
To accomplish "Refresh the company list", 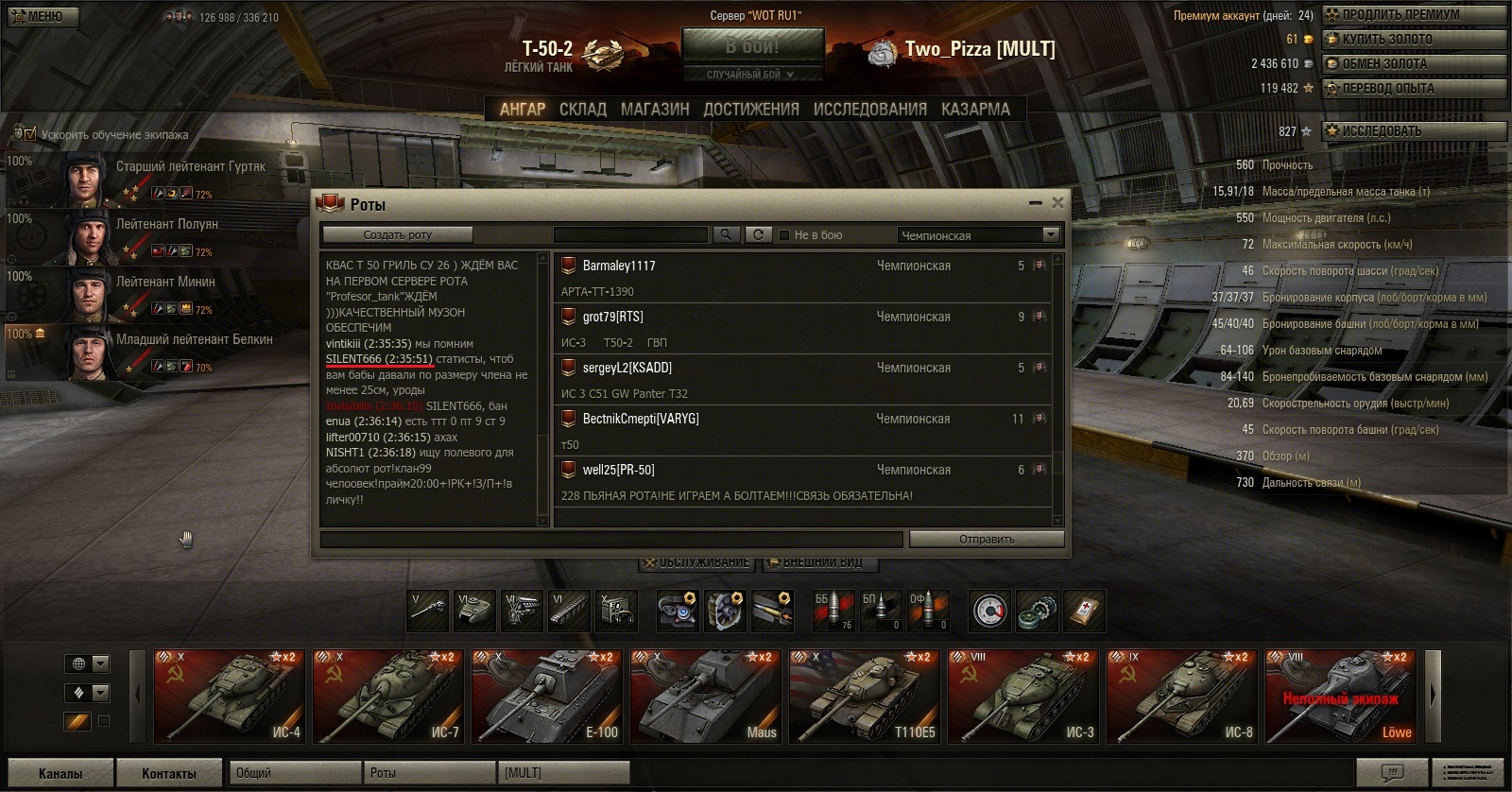I will pos(758,234).
